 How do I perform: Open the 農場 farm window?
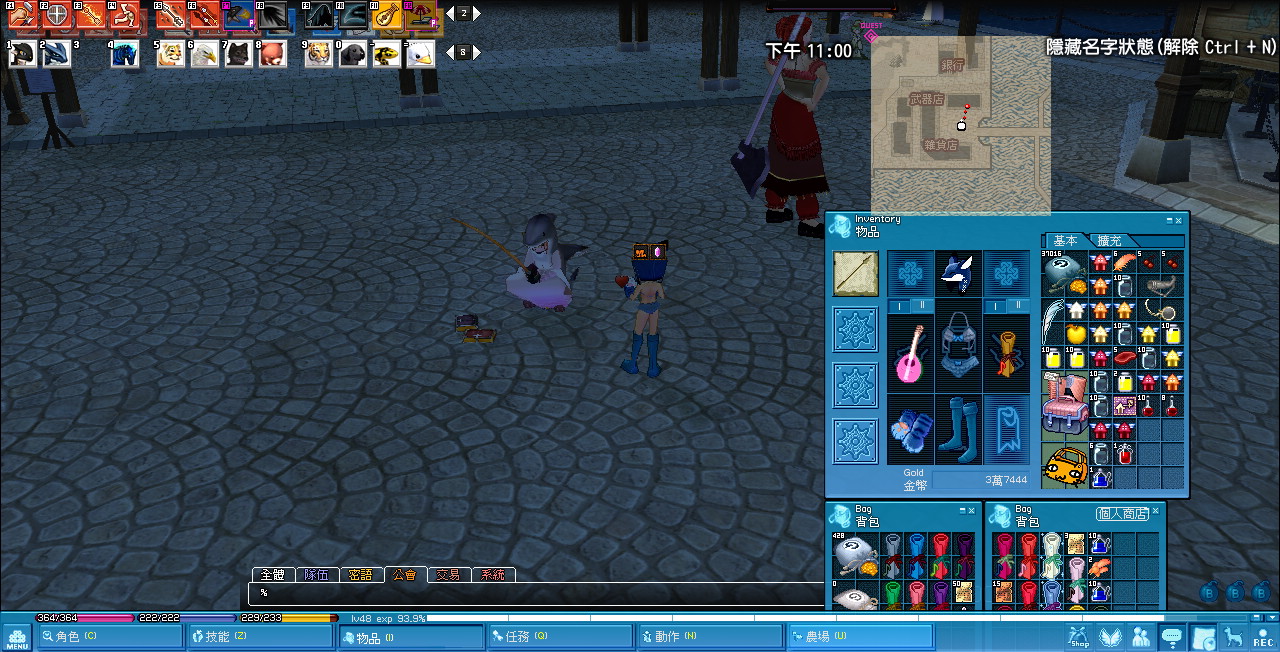(x=860, y=637)
